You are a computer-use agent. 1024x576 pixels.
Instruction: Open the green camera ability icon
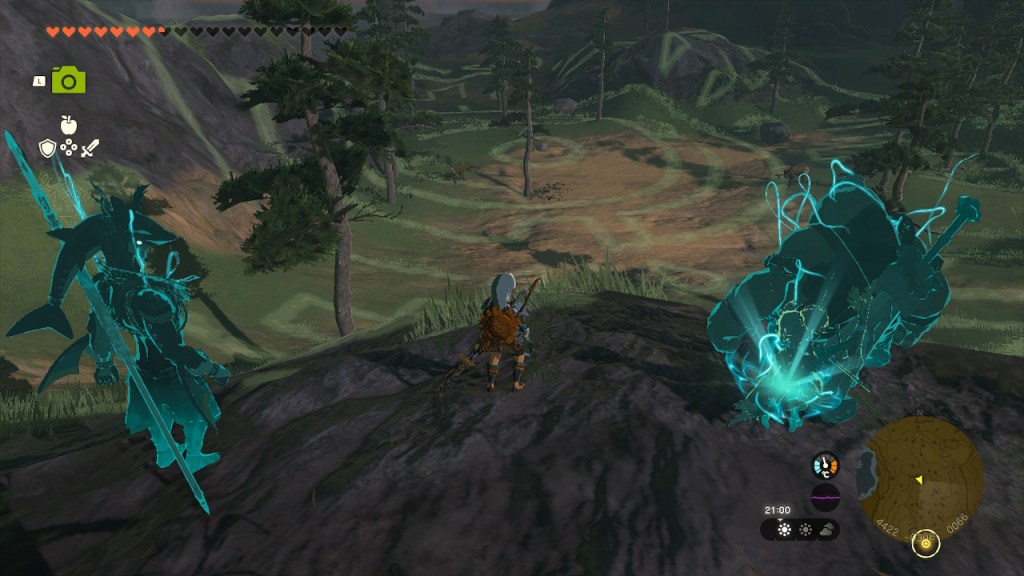coord(69,80)
